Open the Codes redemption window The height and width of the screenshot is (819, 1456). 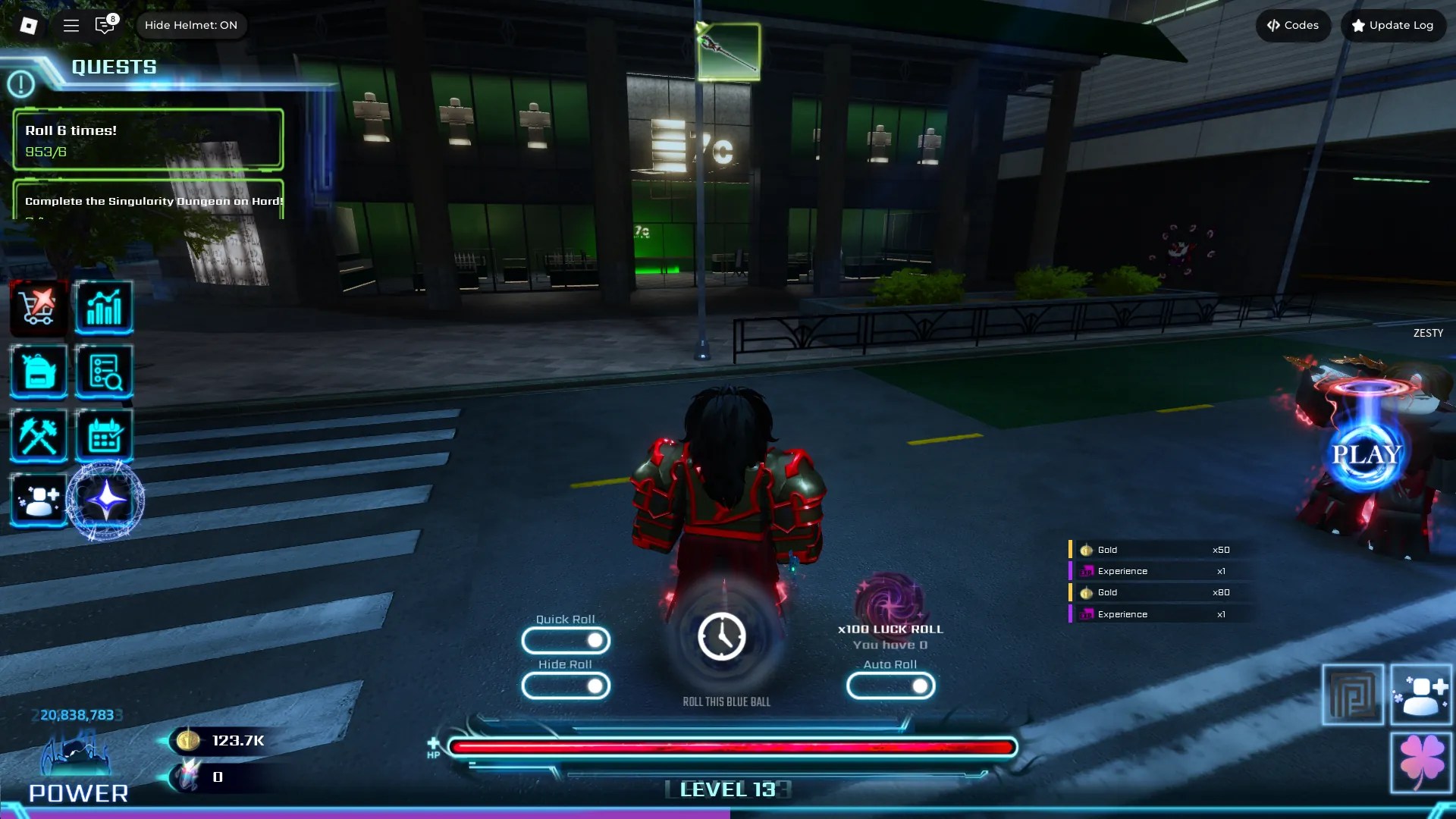[1293, 25]
